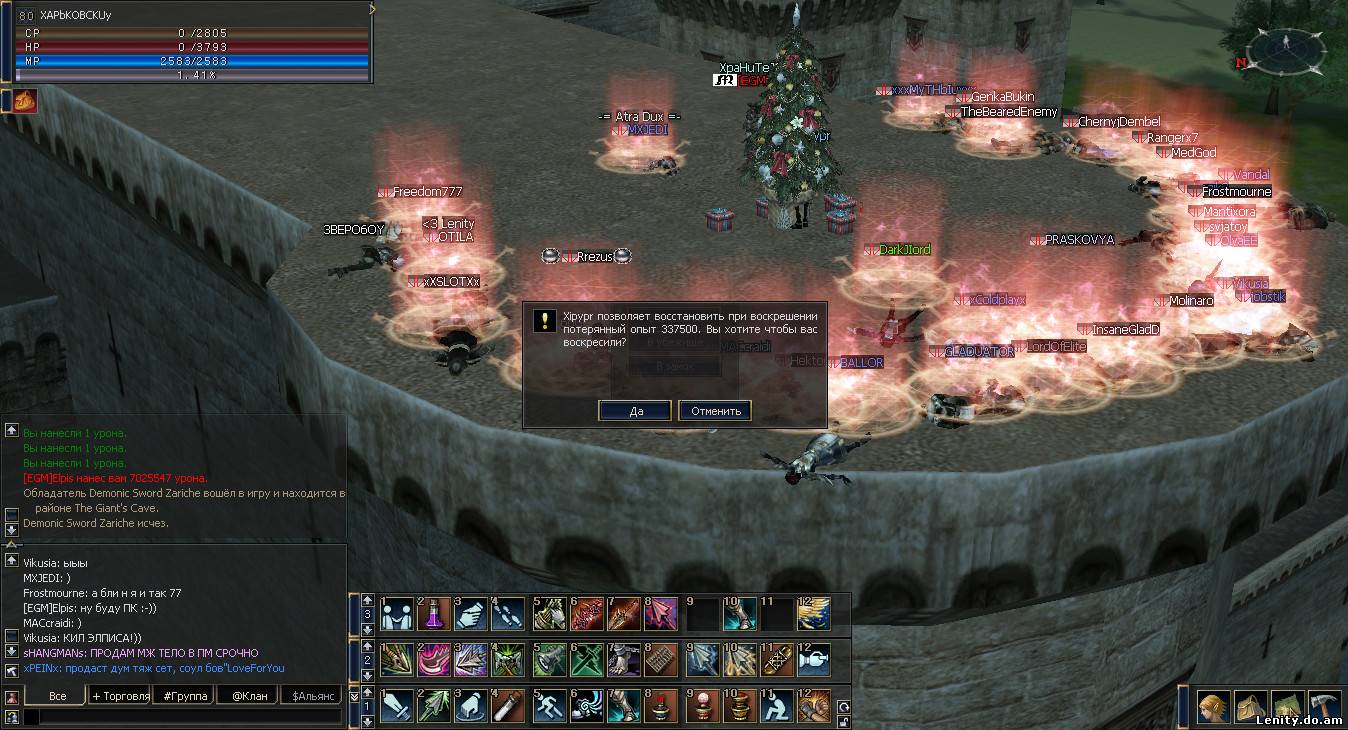Use the sit down action slot
The image size is (1348, 730).
tap(774, 706)
